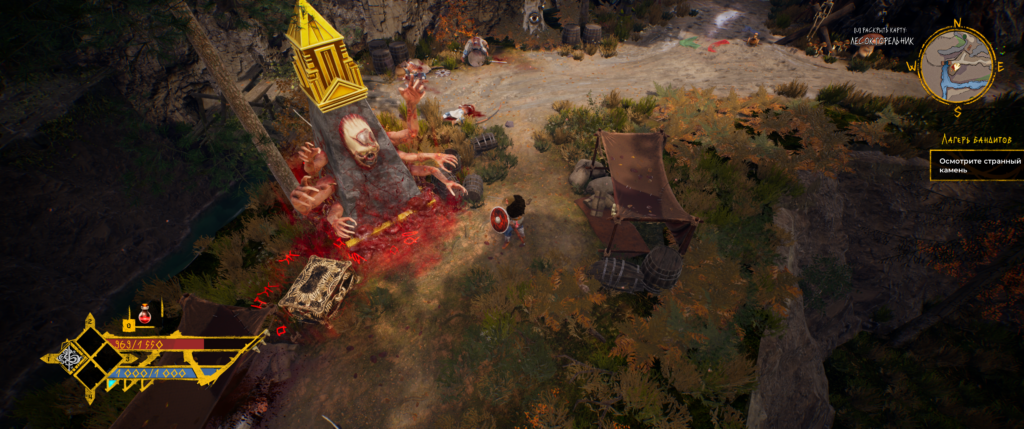Activate the silver knot-symbol skill slot

[x=72, y=358]
